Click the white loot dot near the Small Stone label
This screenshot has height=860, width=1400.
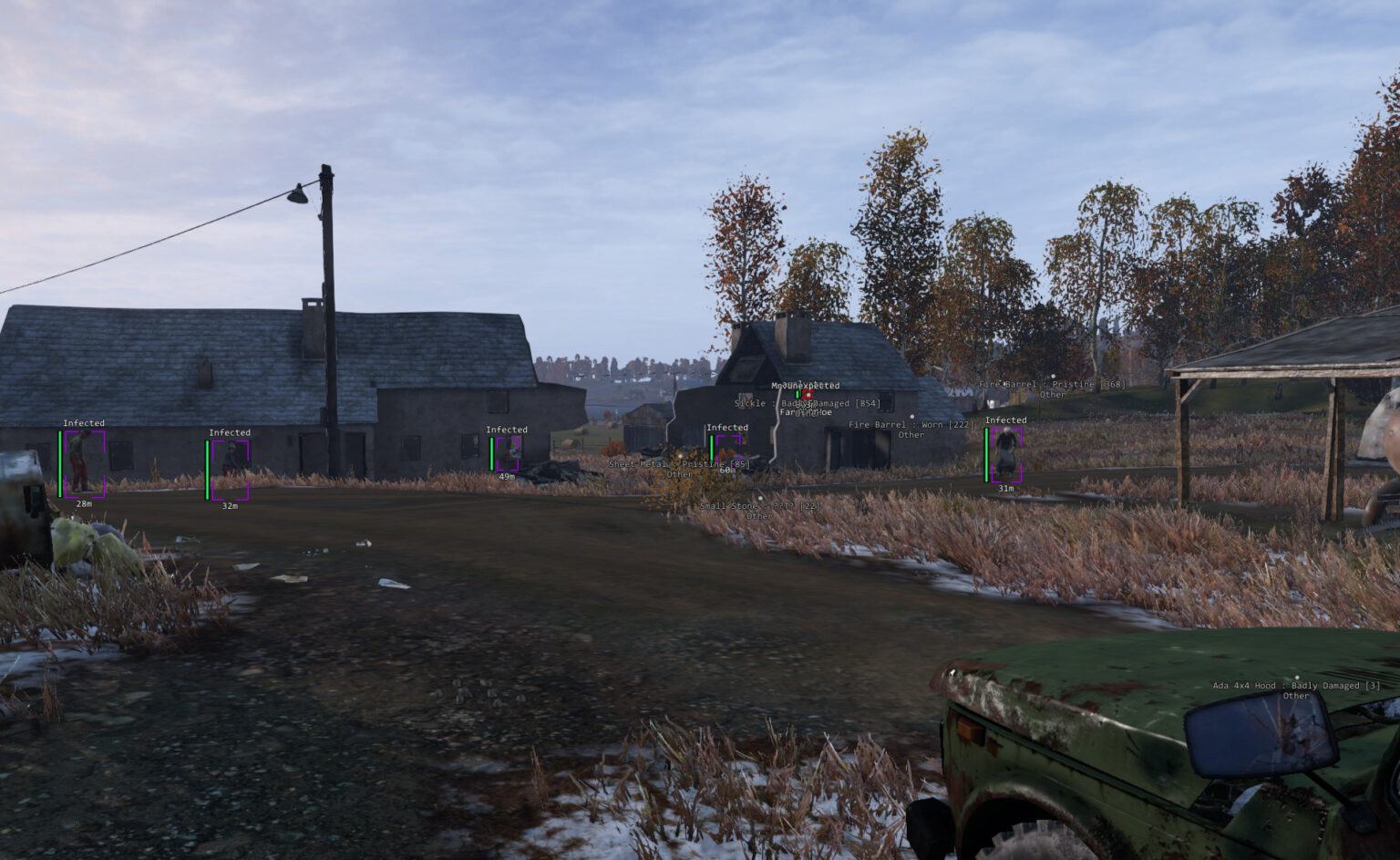pos(760,499)
